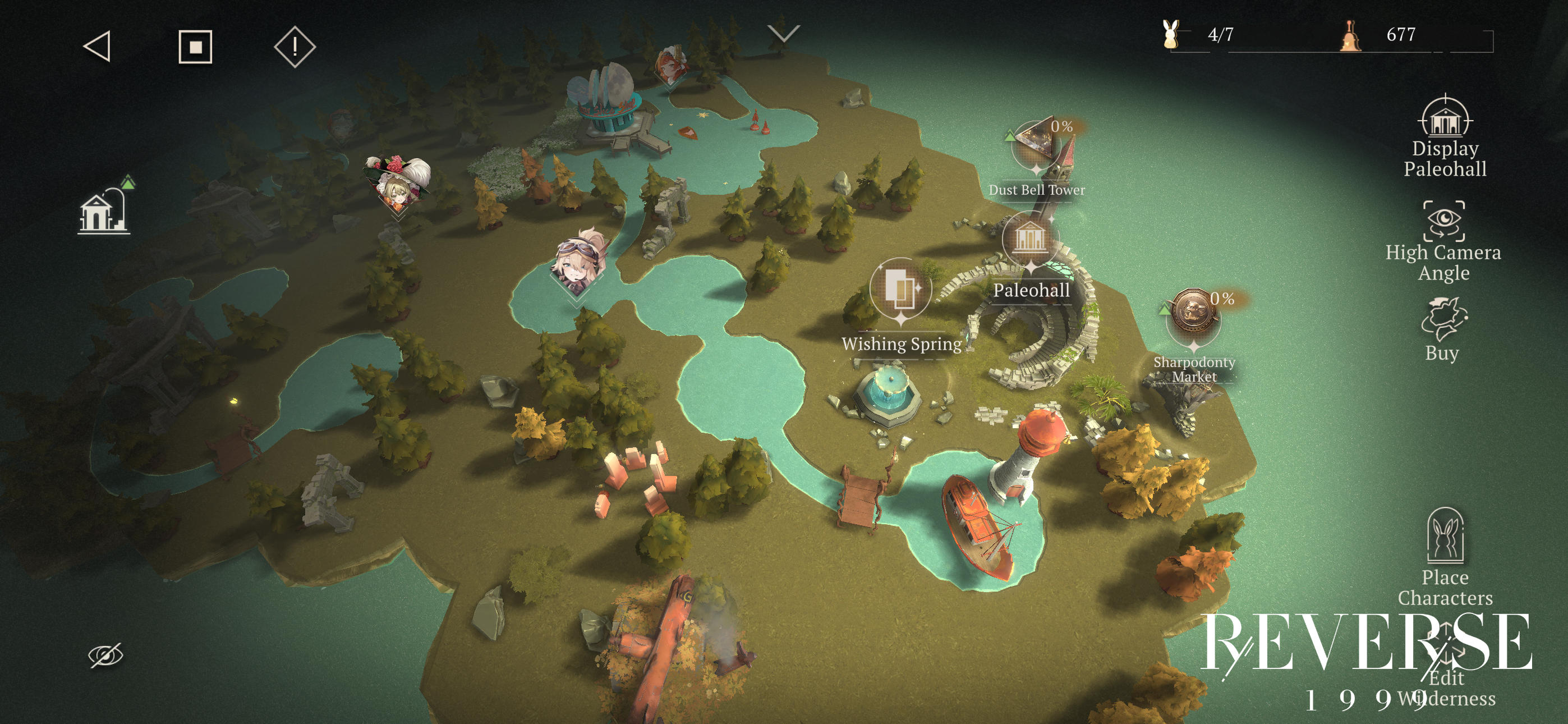Toggle the crossed-eye hide interface icon
Screen dimensions: 1568x724
click(105, 654)
